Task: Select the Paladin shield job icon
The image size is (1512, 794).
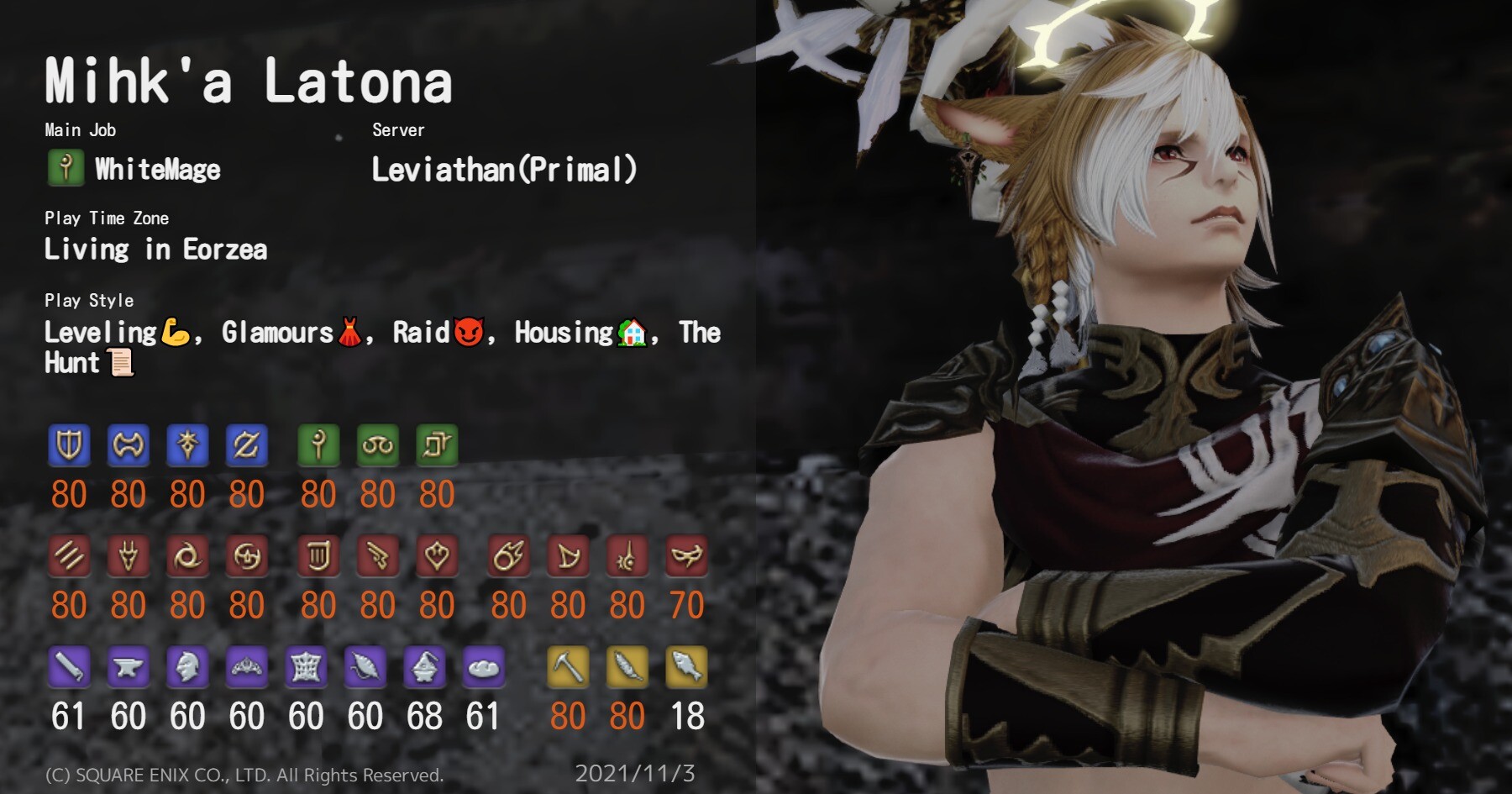Action: tap(69, 445)
